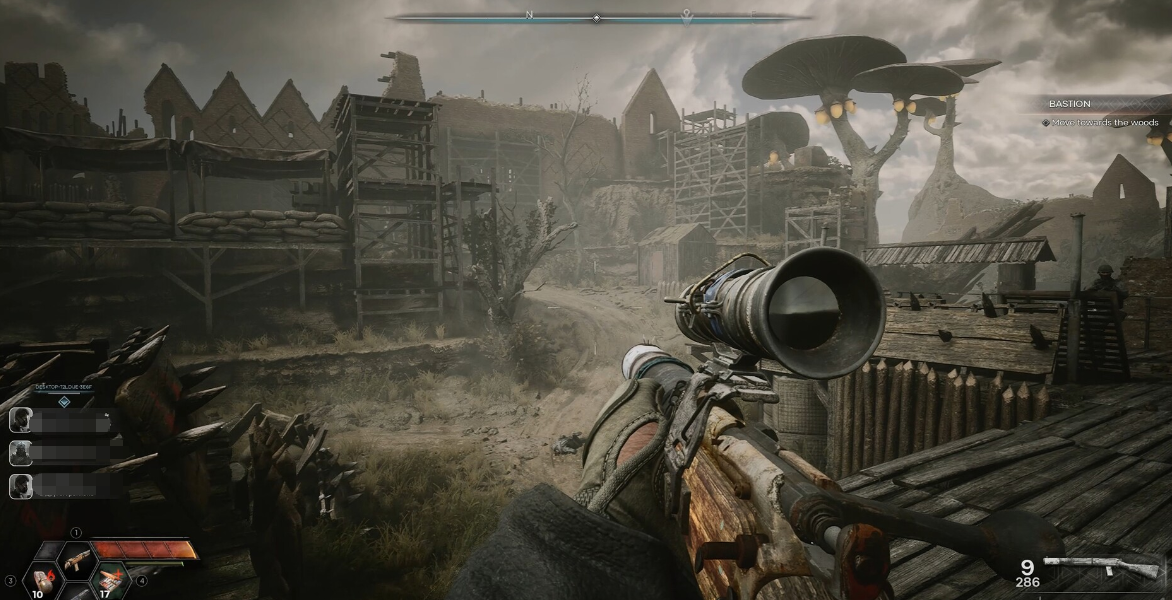Select the equipped rifle icon beside ammo
The width and height of the screenshot is (1172, 600).
(x=1100, y=567)
